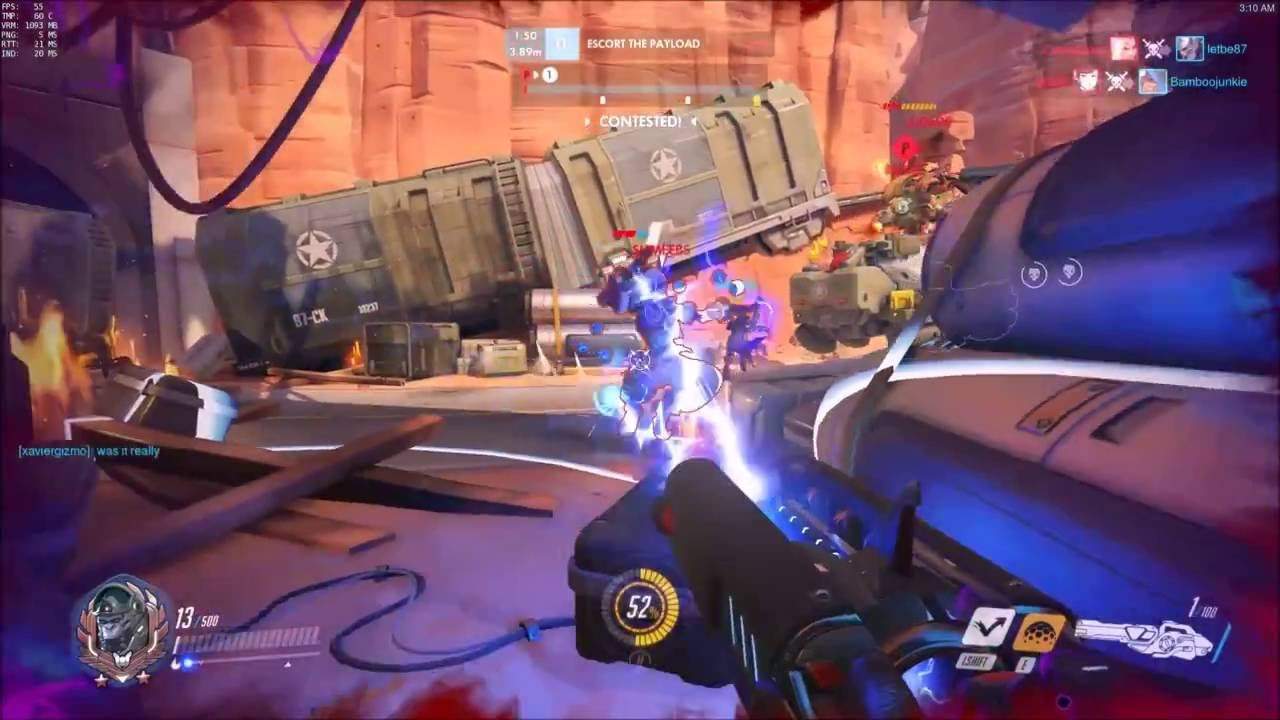Click xaviergizmo's chat message
This screenshot has height=720, width=1280.
click(88, 451)
